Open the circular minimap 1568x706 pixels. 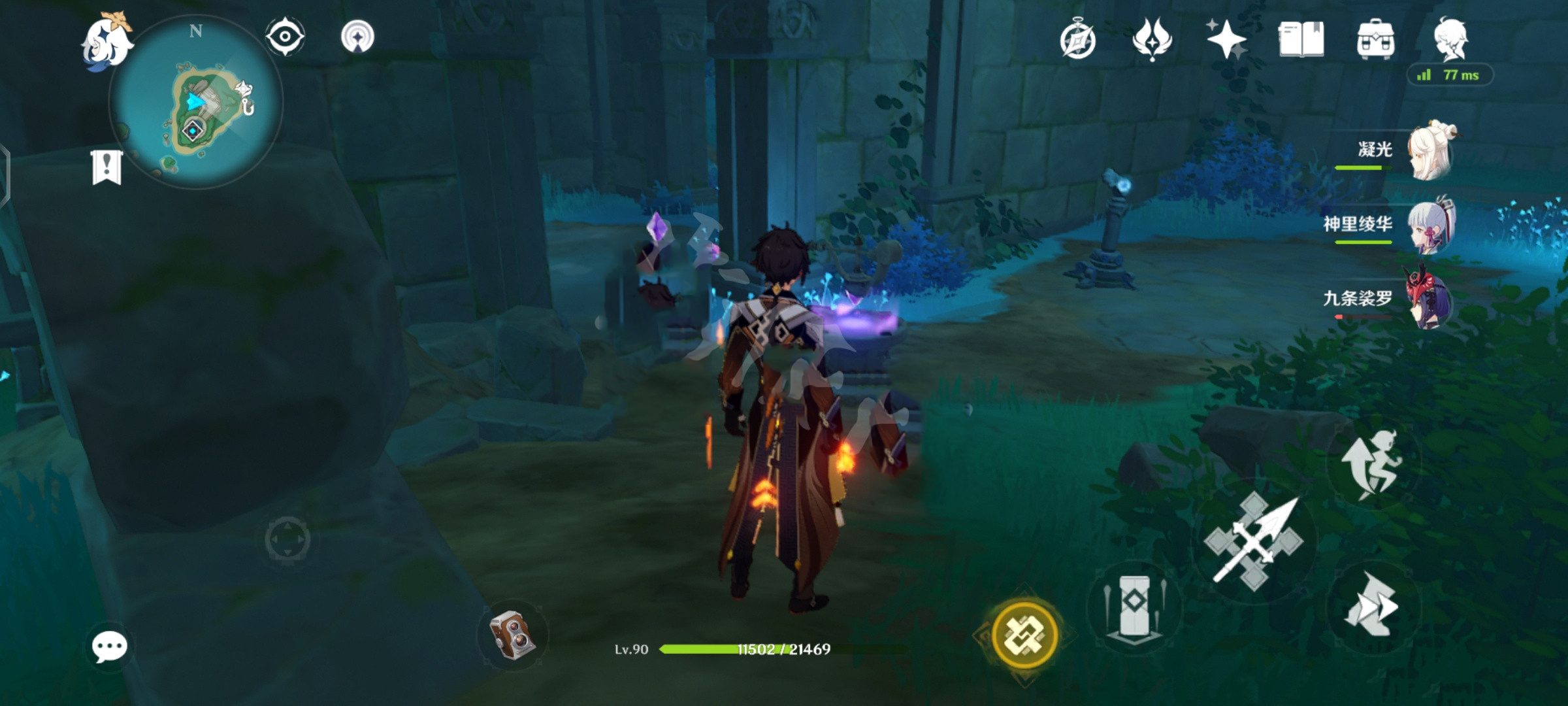click(x=196, y=103)
